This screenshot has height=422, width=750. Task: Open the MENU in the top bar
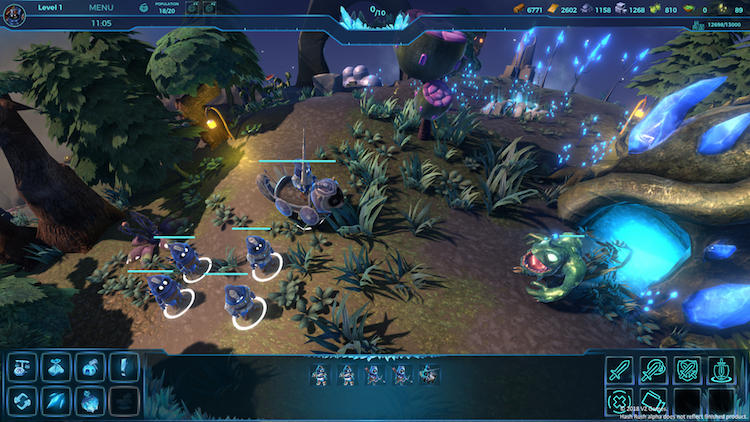point(101,7)
